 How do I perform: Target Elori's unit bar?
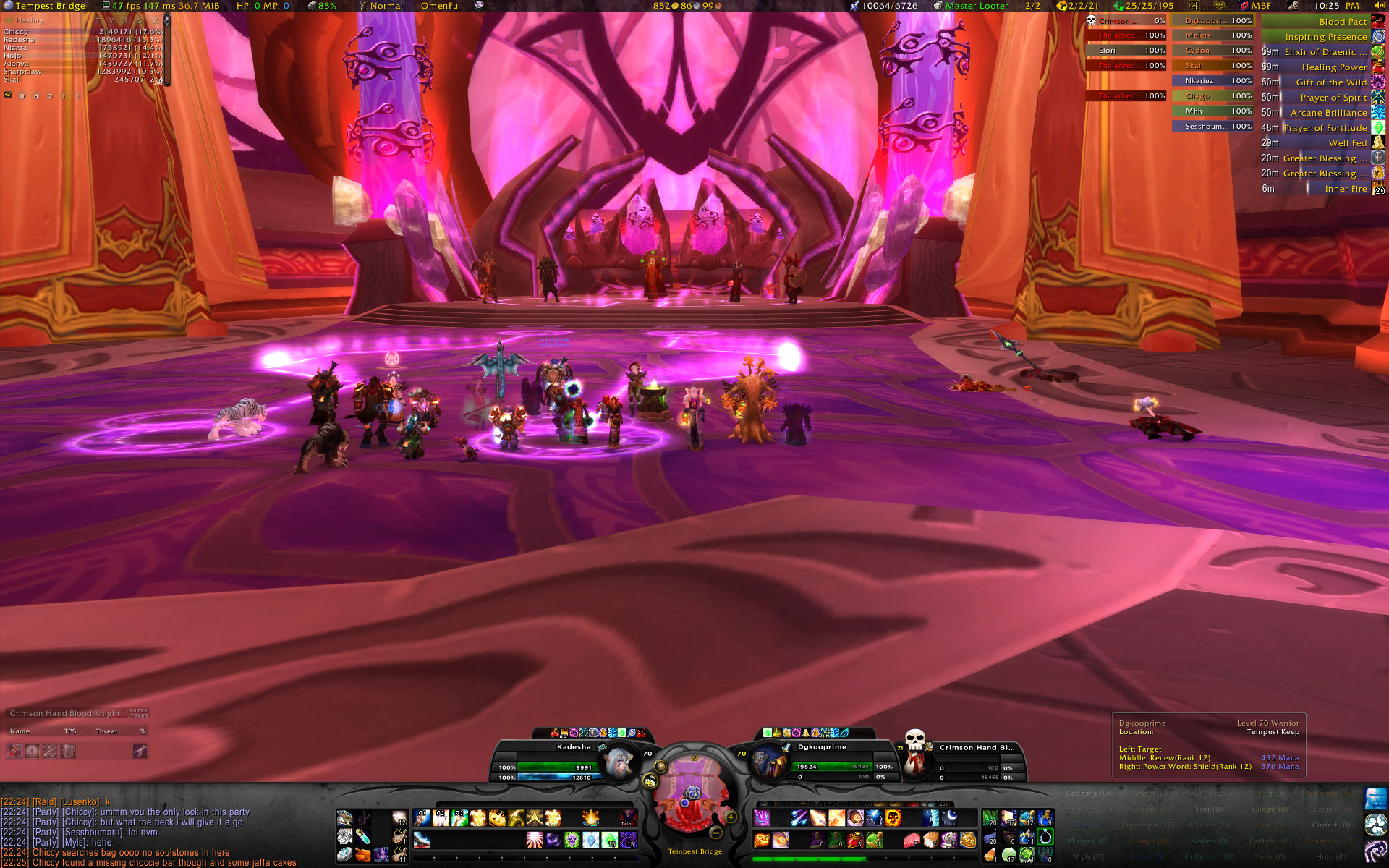click(1126, 51)
